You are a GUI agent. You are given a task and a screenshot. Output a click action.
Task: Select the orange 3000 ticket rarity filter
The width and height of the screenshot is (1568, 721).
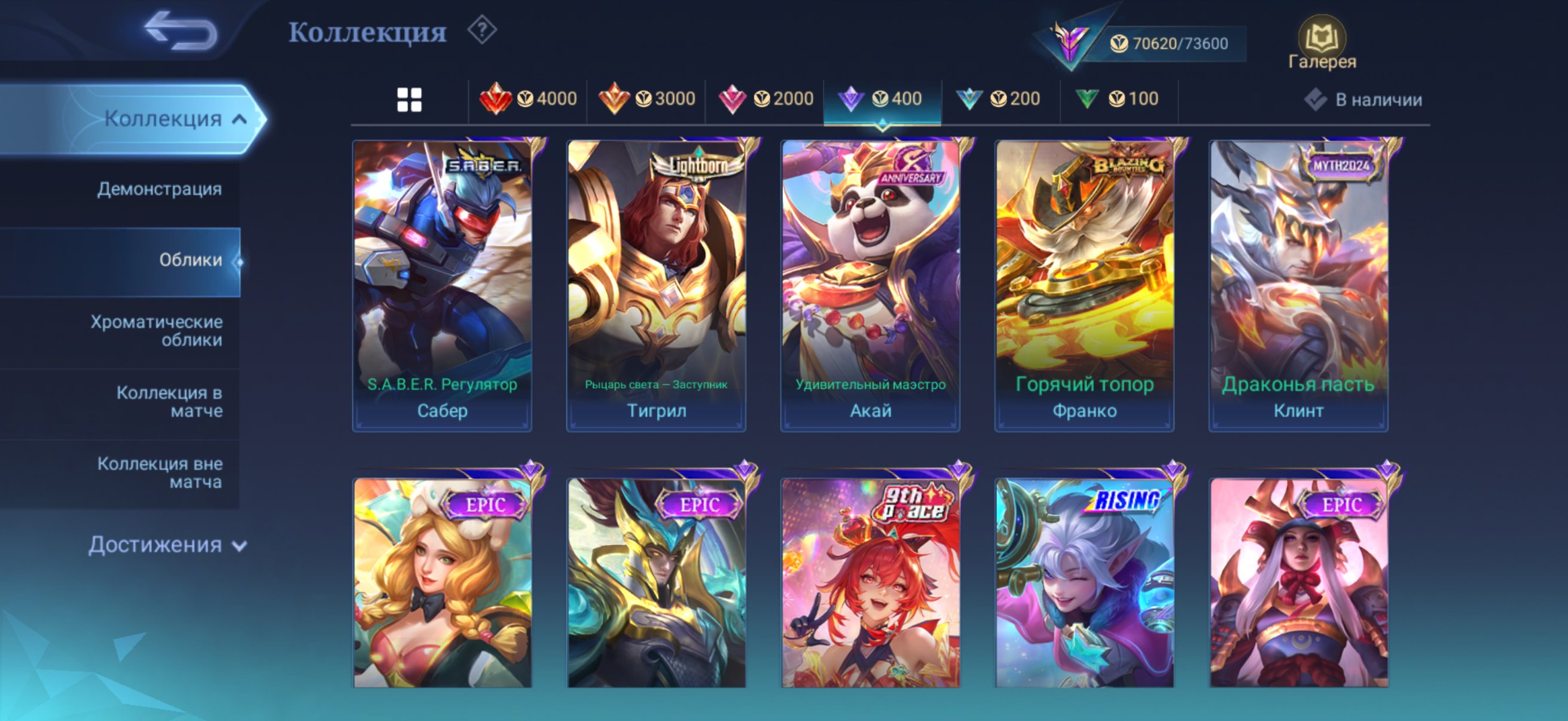pyautogui.click(x=648, y=98)
